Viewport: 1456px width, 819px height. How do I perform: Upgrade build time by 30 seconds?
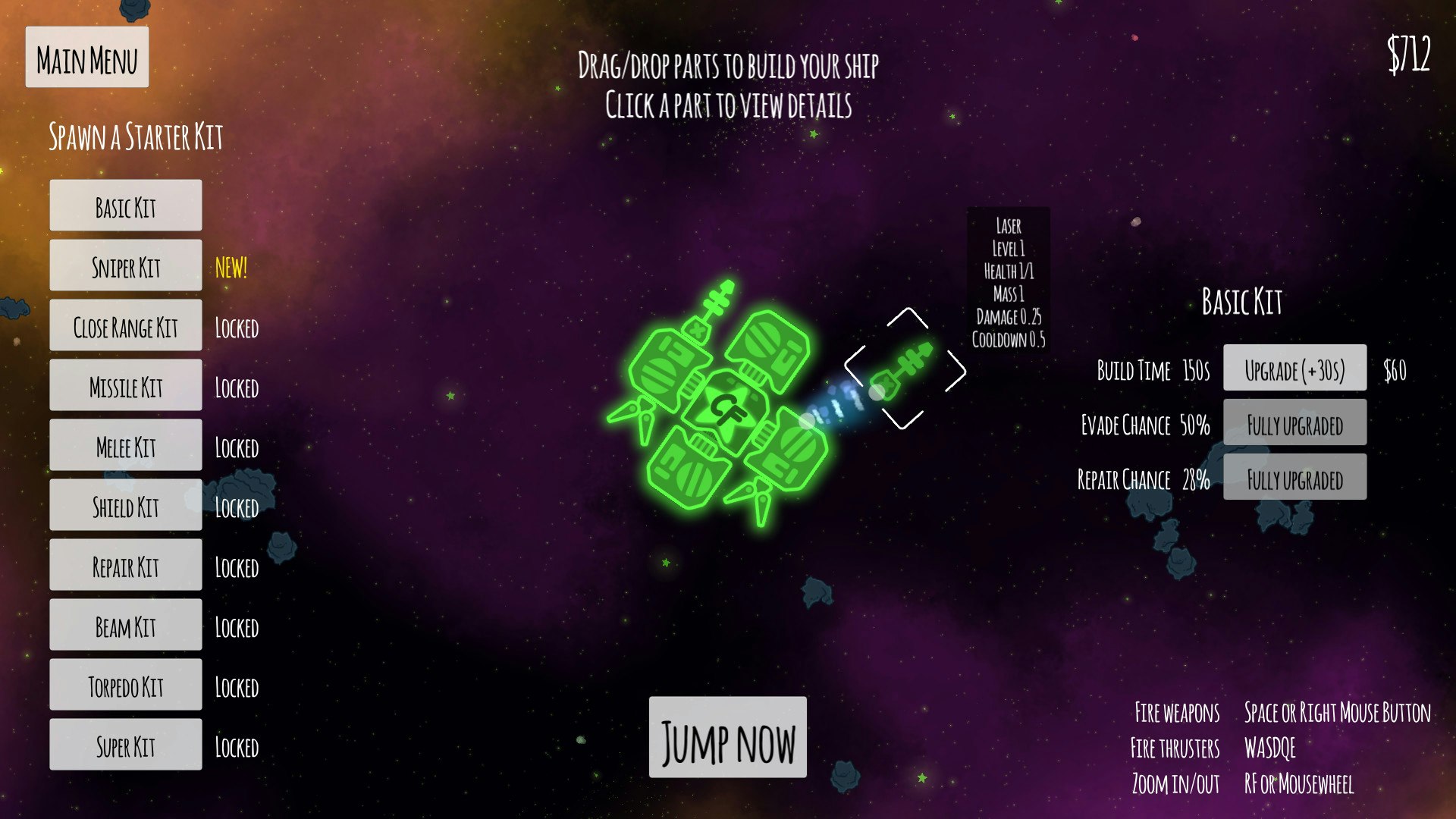(1294, 369)
